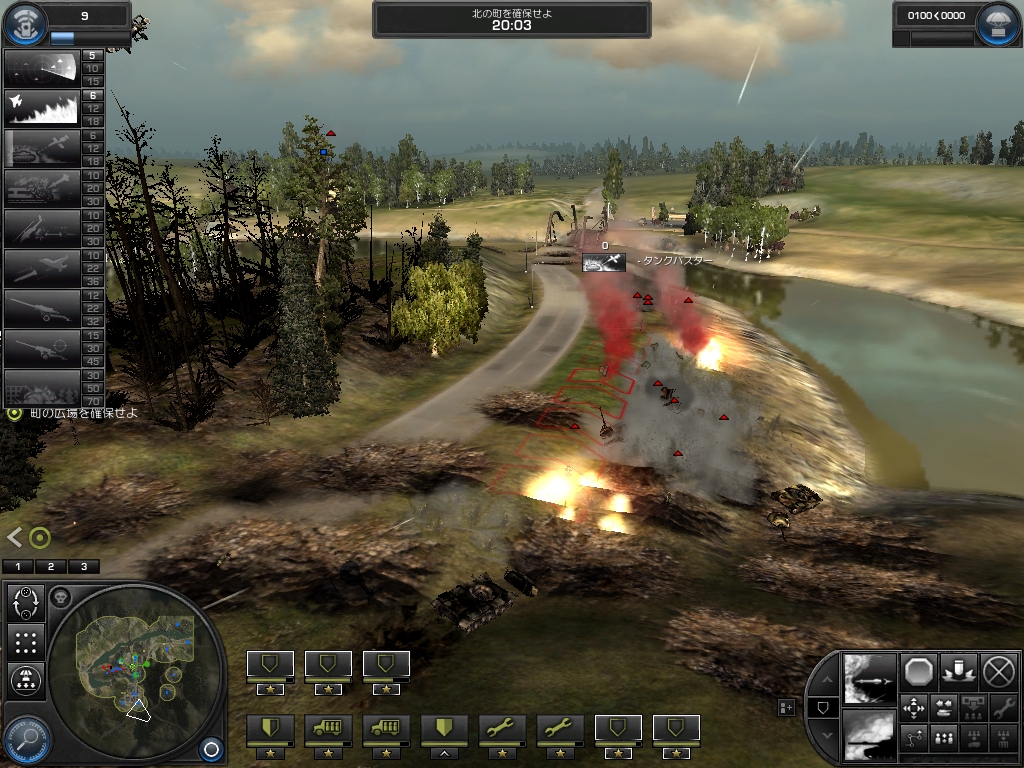This screenshot has height=768, width=1024.
Task: Click the add-unit button beside command panel
Action: (x=787, y=707)
